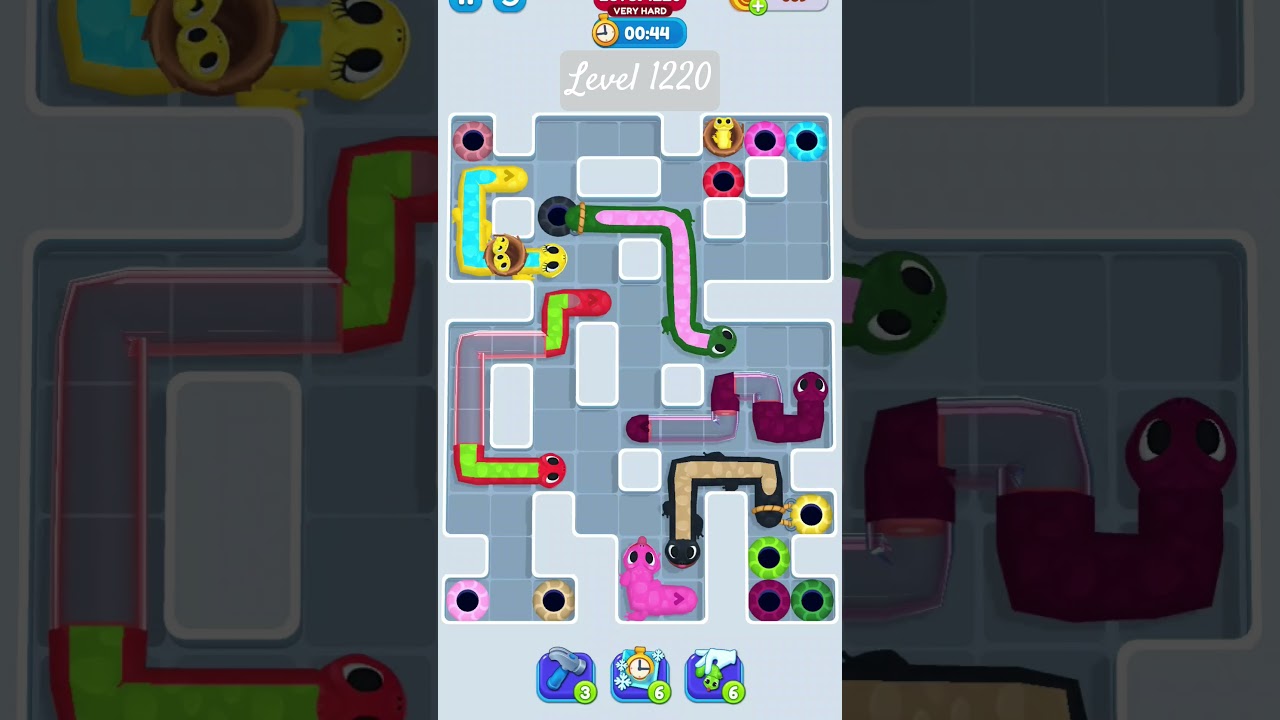Activate the freeze timer booster
The width and height of the screenshot is (1280, 720).
640,673
